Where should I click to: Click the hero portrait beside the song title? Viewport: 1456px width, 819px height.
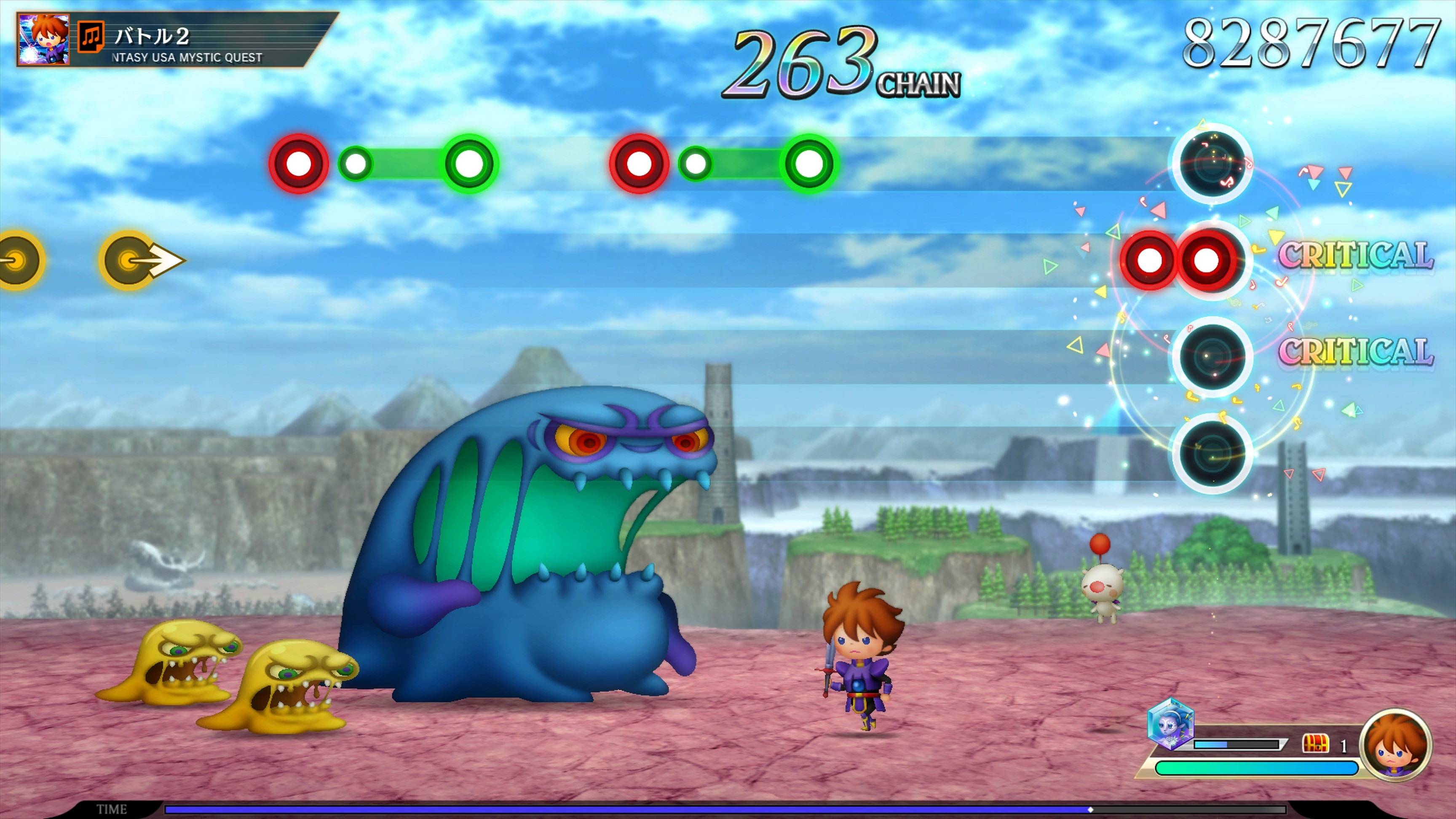tap(44, 38)
